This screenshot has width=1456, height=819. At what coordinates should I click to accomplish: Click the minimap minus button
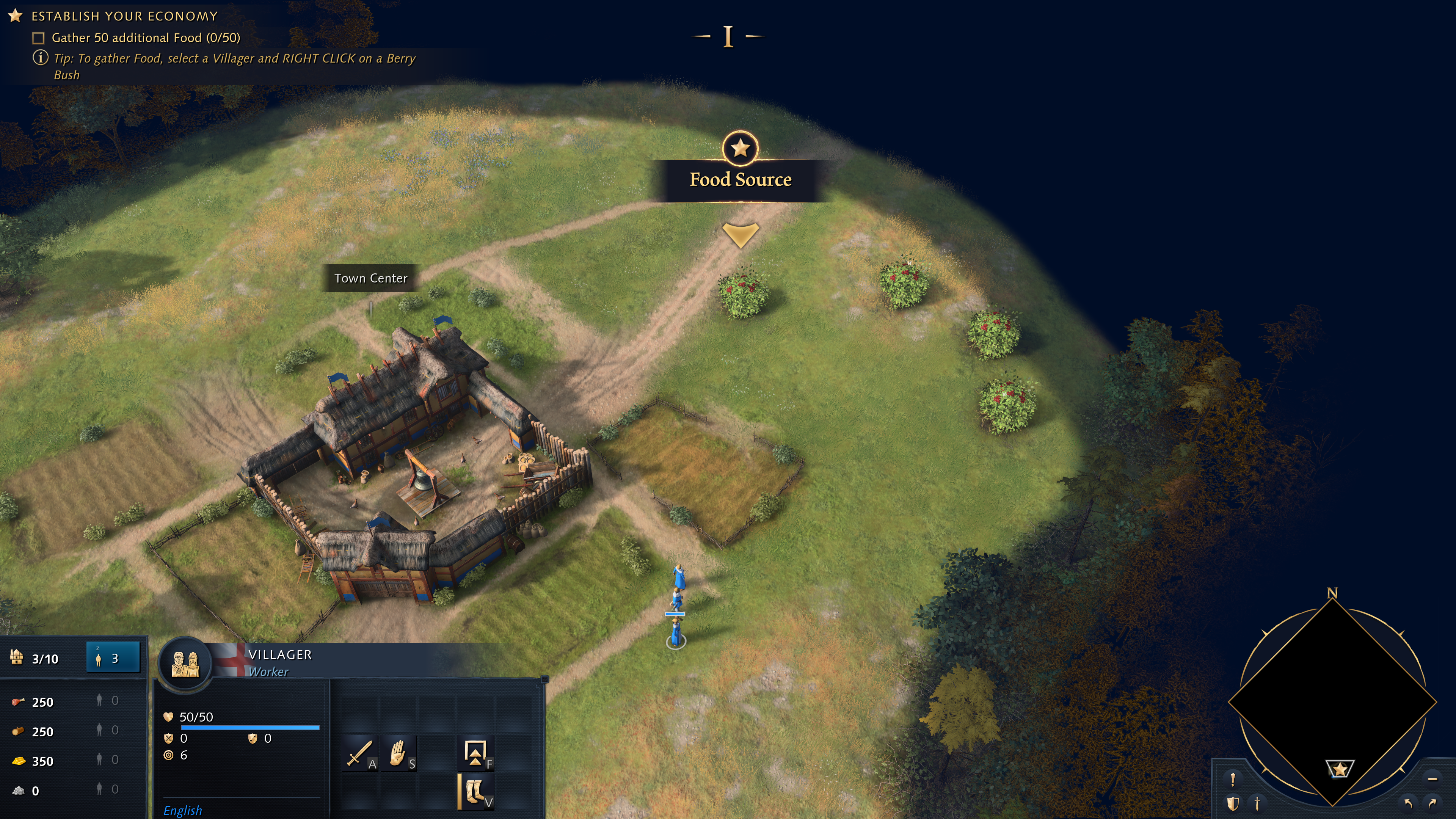(x=1432, y=779)
